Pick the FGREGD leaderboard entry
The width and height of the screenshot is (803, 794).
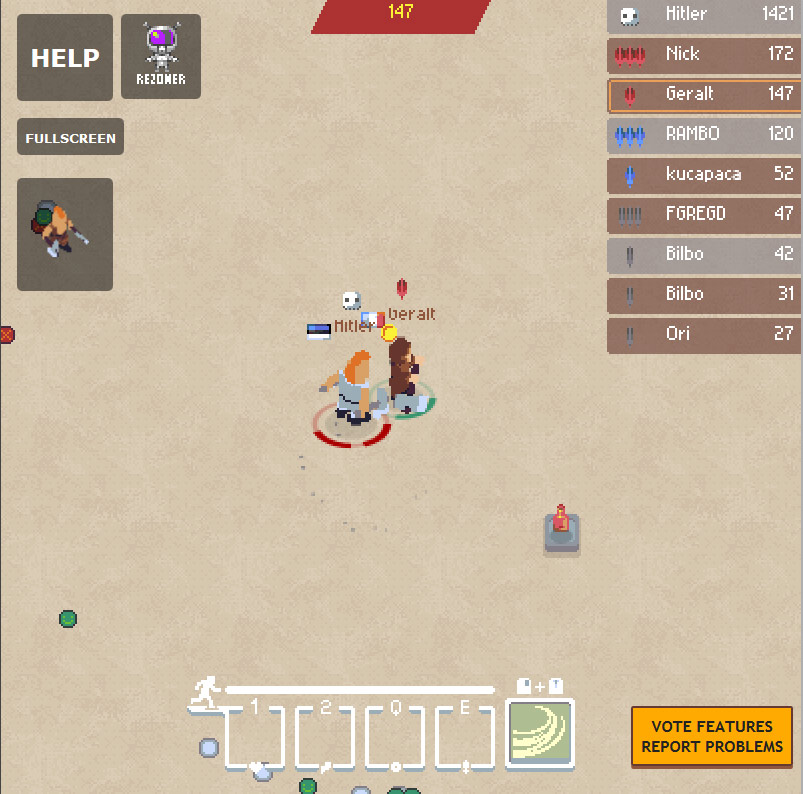pos(704,214)
